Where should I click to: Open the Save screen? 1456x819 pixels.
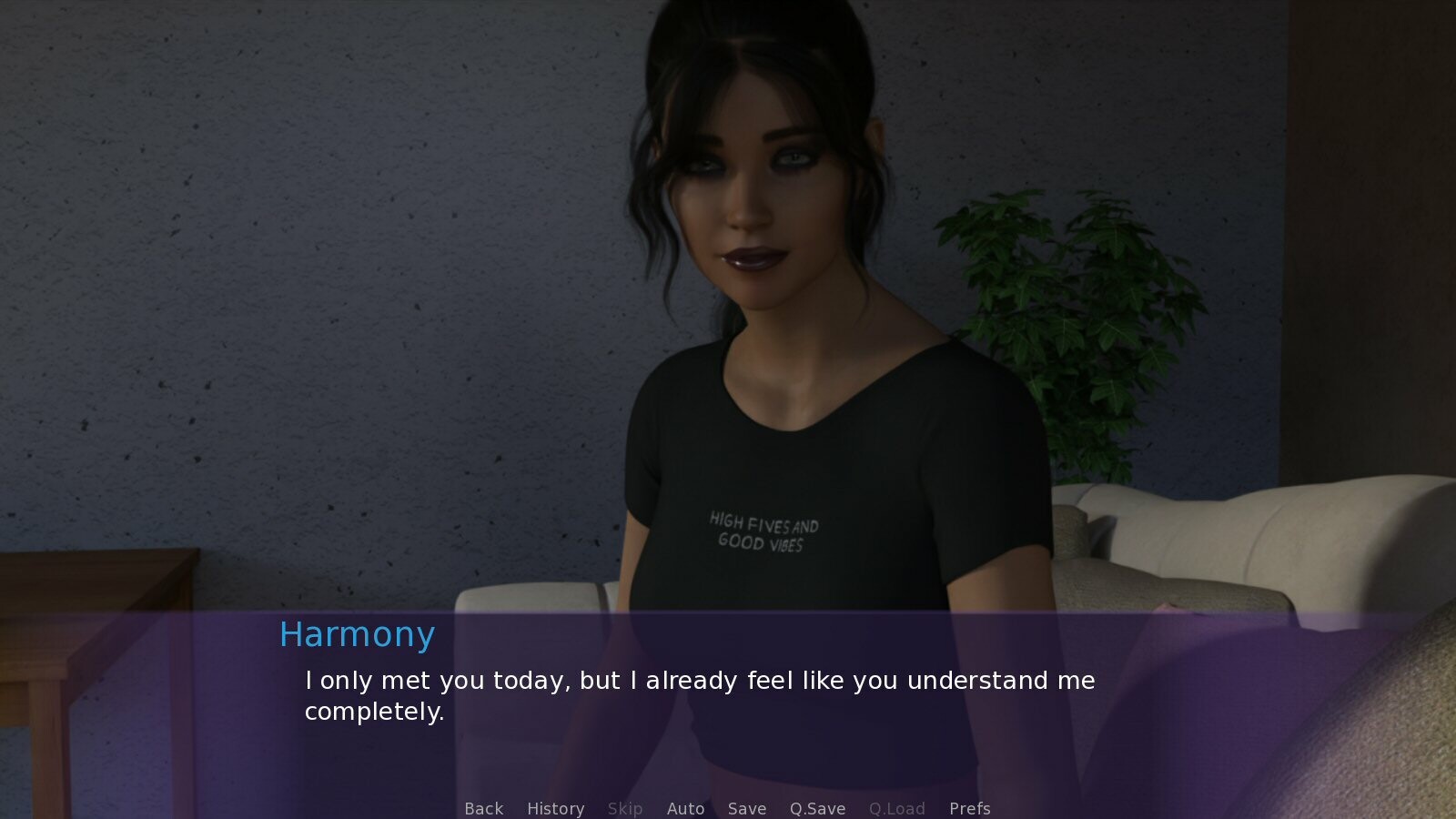746,808
